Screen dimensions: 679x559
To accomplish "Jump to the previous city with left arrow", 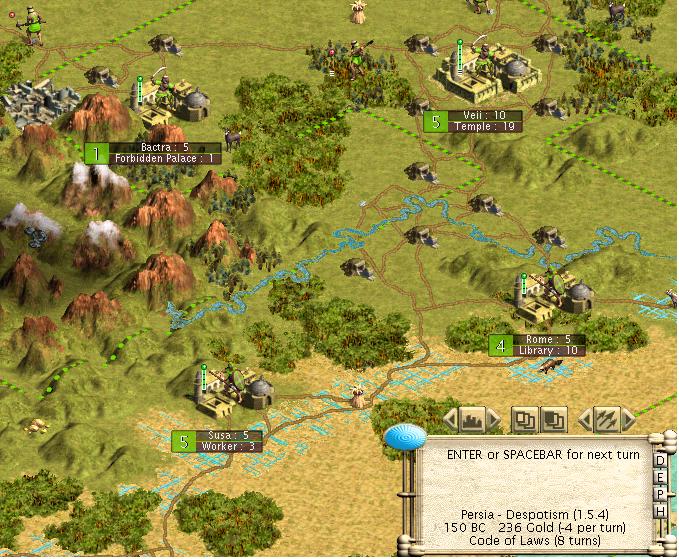I will 451,418.
